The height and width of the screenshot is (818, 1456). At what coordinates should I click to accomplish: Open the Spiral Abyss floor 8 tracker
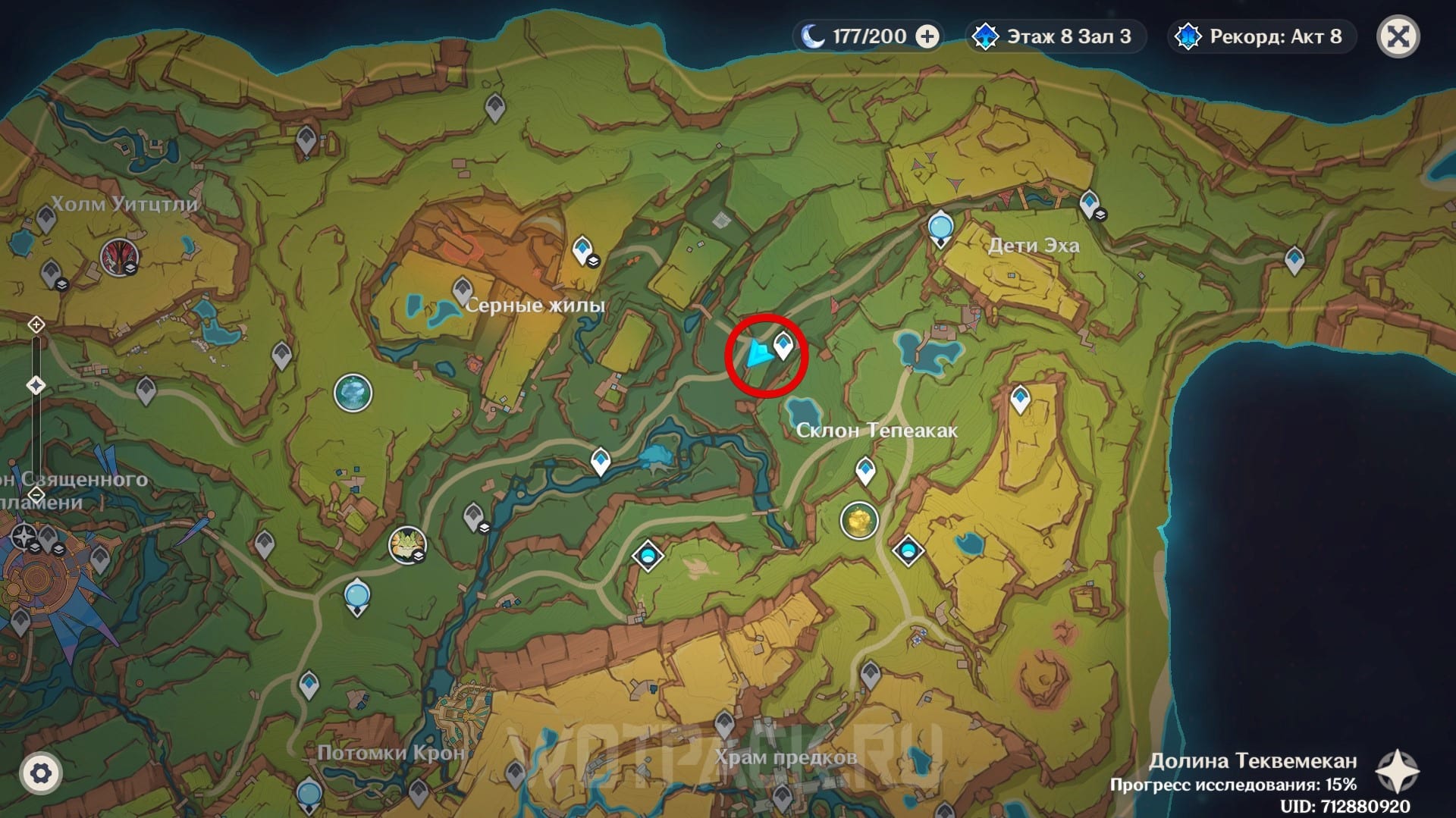1054,36
